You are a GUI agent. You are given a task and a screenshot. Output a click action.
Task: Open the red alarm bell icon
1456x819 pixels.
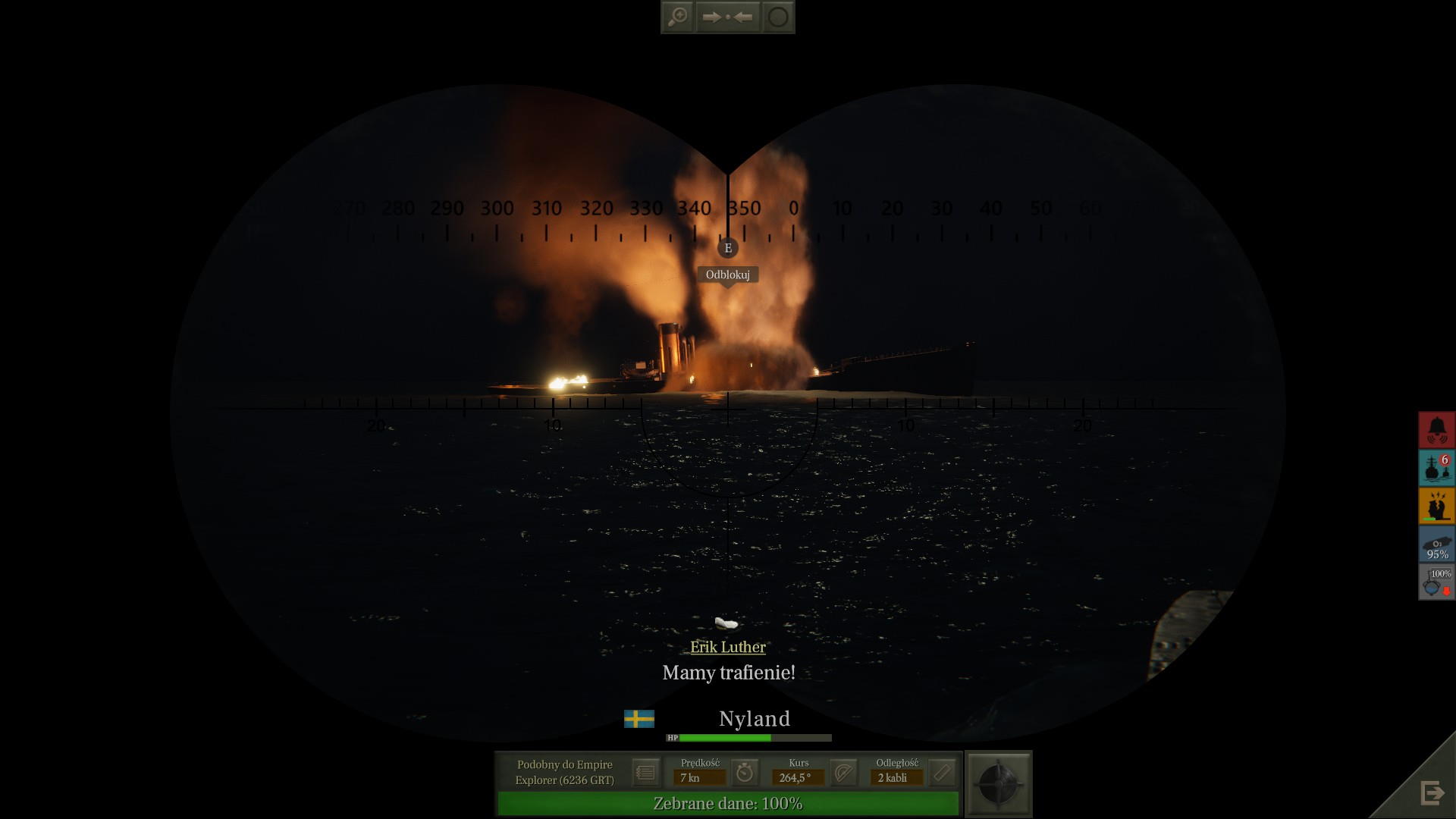tap(1437, 430)
